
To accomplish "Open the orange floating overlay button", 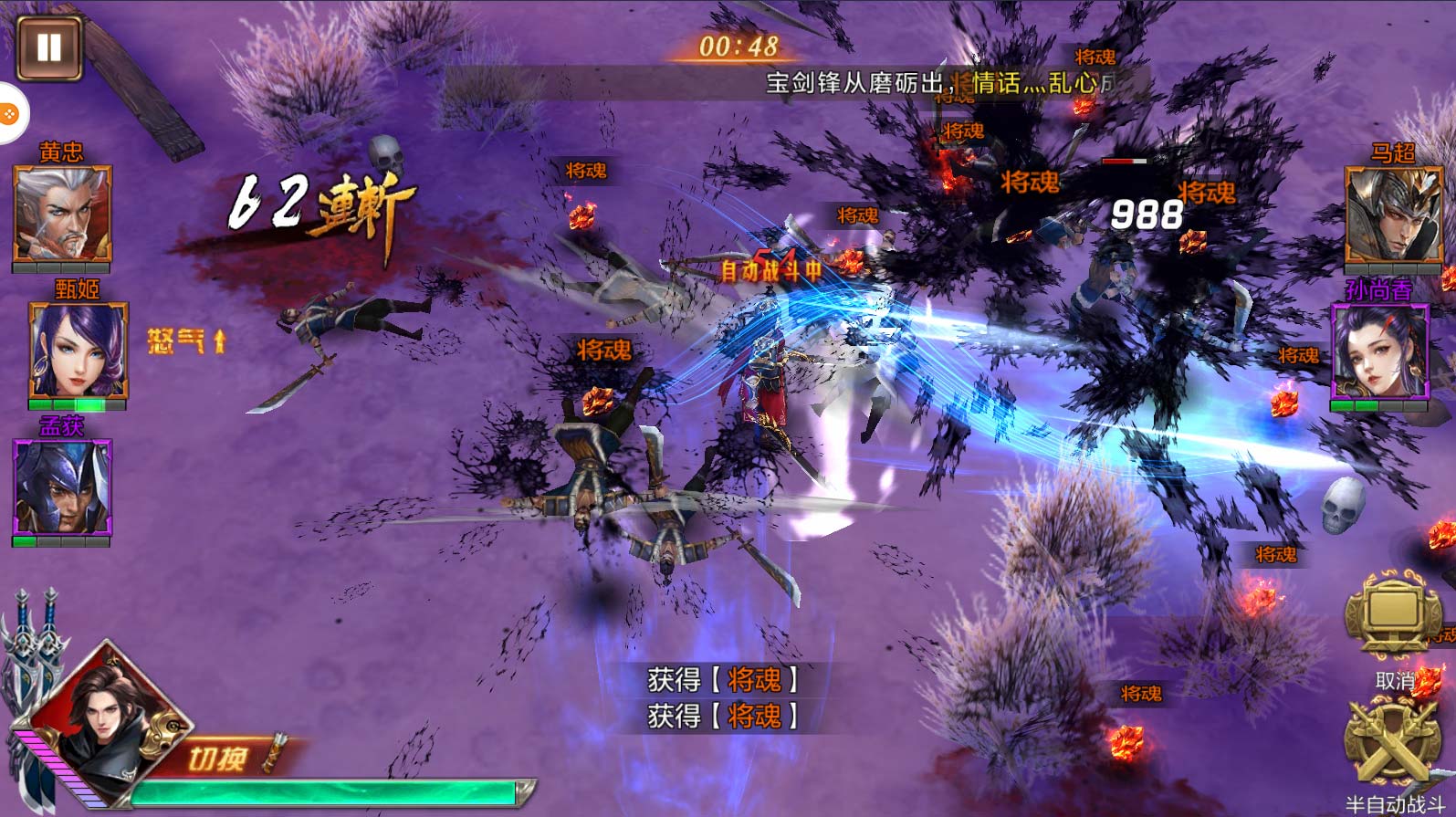I will click(x=9, y=114).
